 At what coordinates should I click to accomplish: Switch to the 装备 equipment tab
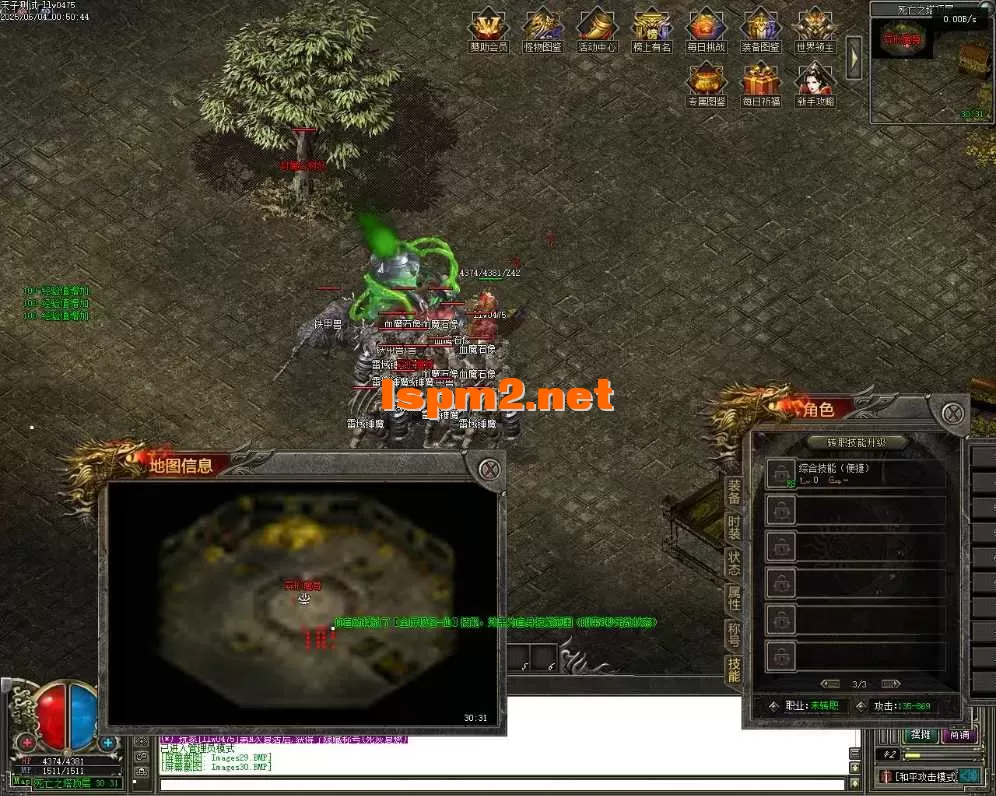[734, 490]
